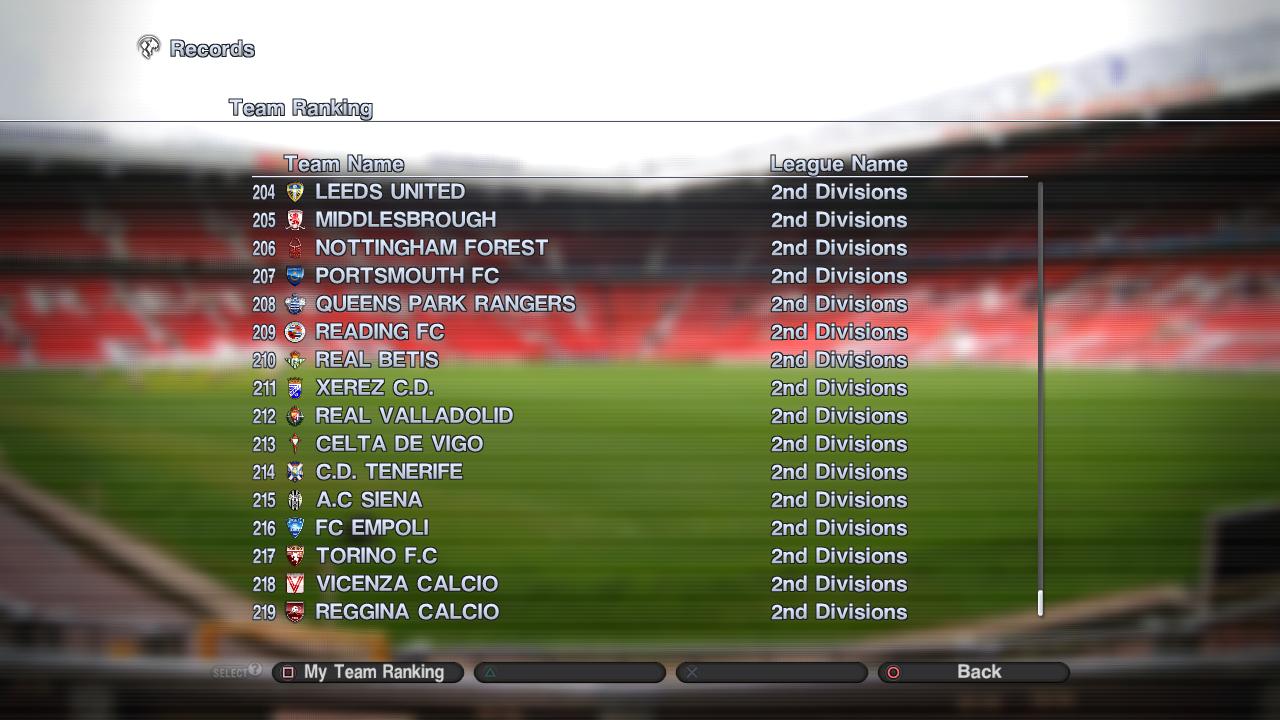Click the team list scrollbar thumb

click(x=1040, y=602)
